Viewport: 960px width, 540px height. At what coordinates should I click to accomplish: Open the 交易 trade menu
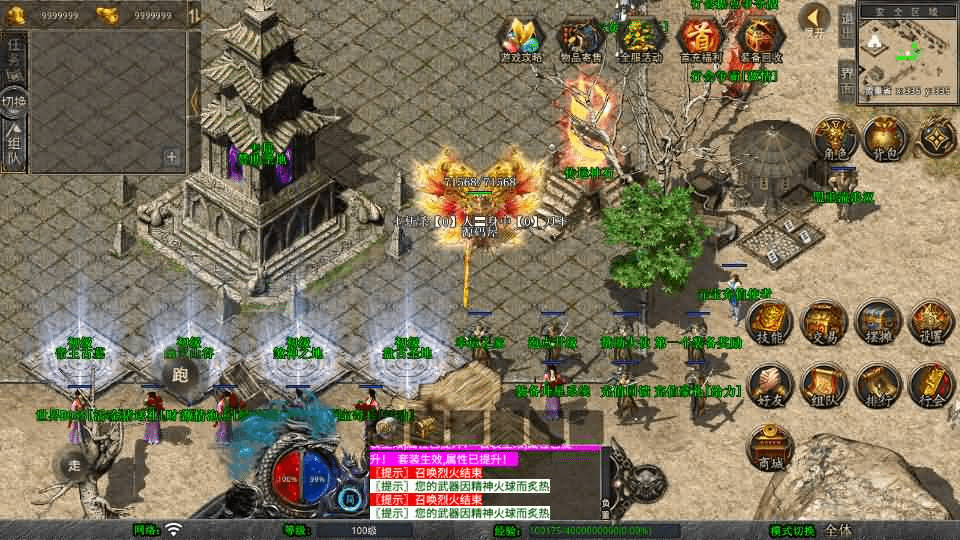point(823,322)
